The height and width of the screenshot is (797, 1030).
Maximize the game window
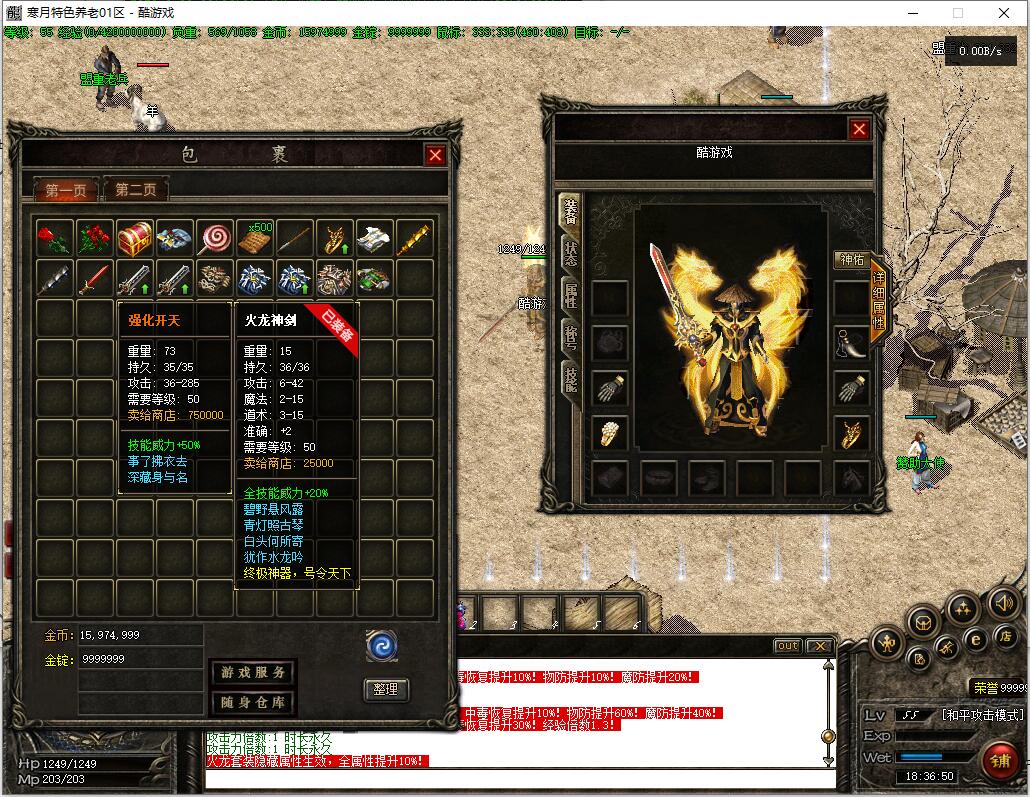coord(957,13)
